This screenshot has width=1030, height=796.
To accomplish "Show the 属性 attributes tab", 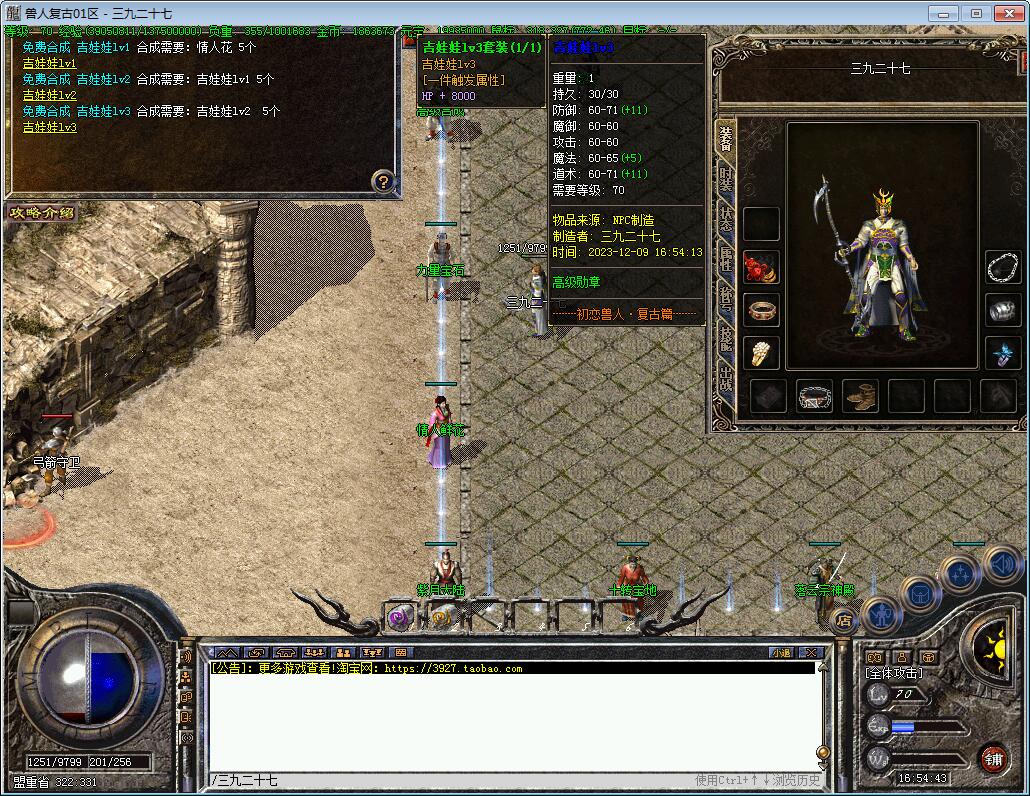I will 725,262.
